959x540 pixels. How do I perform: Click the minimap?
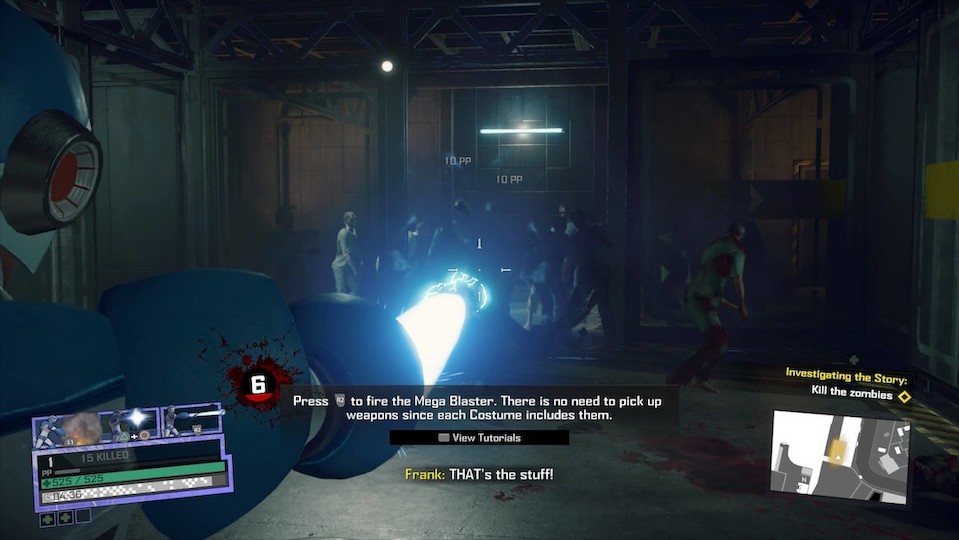[839, 456]
